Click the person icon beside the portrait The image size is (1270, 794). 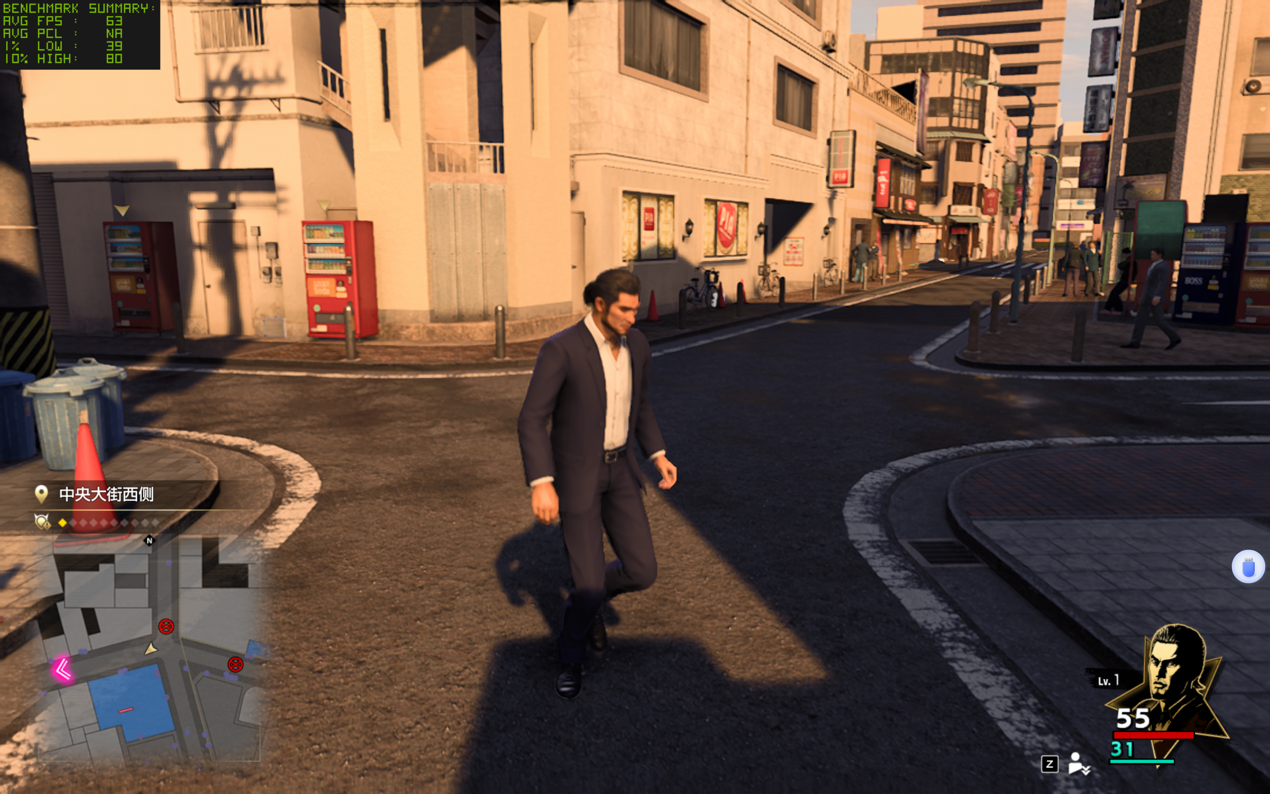click(1078, 763)
